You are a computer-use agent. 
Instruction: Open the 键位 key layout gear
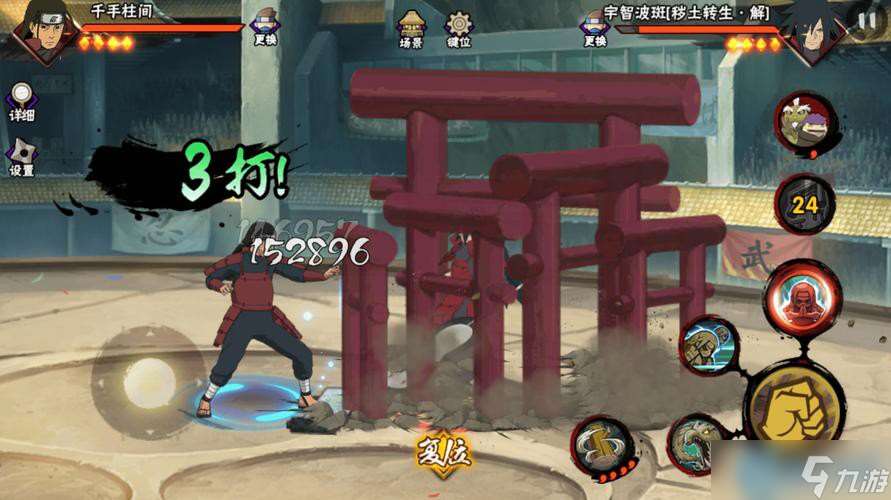click(459, 28)
